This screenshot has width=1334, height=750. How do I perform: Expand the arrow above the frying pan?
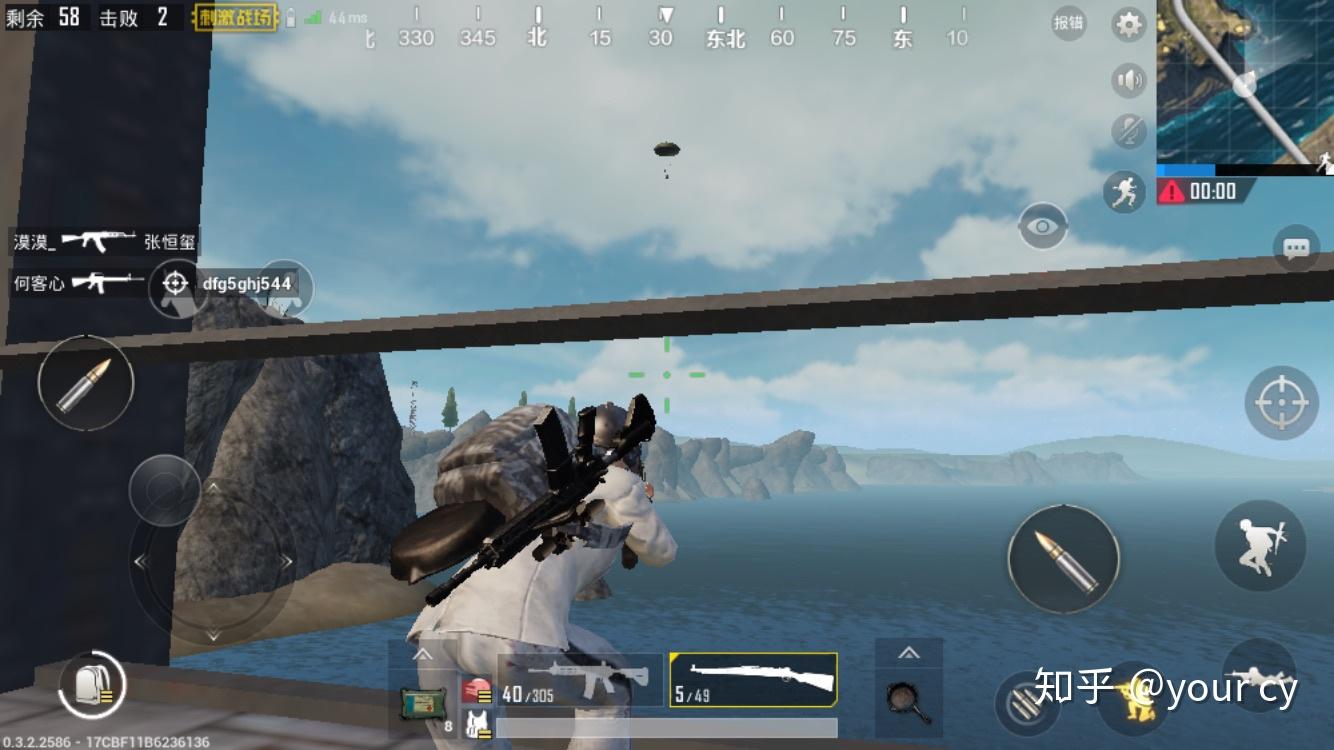click(908, 653)
